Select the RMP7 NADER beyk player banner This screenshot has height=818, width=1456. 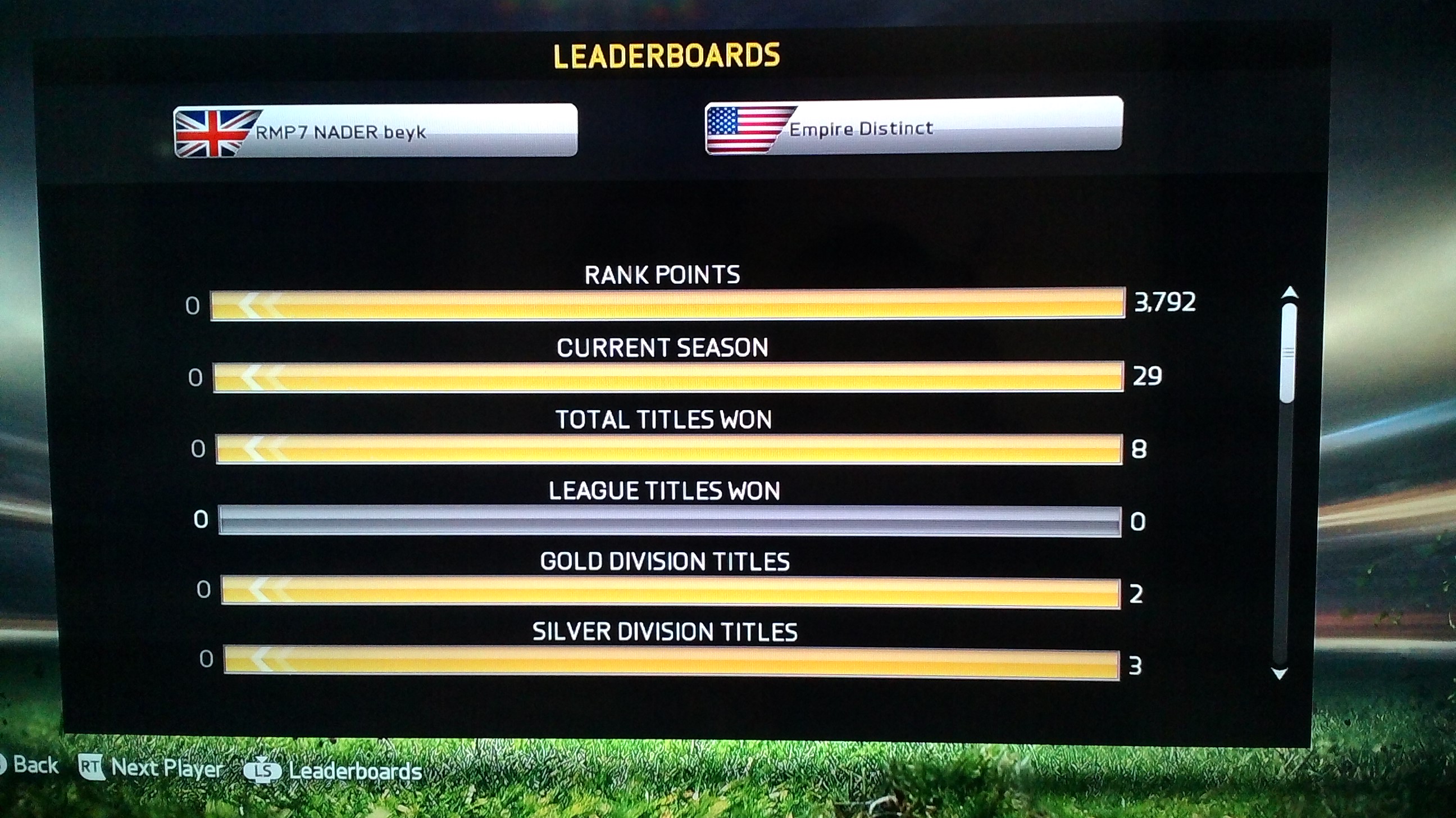pyautogui.click(x=375, y=130)
